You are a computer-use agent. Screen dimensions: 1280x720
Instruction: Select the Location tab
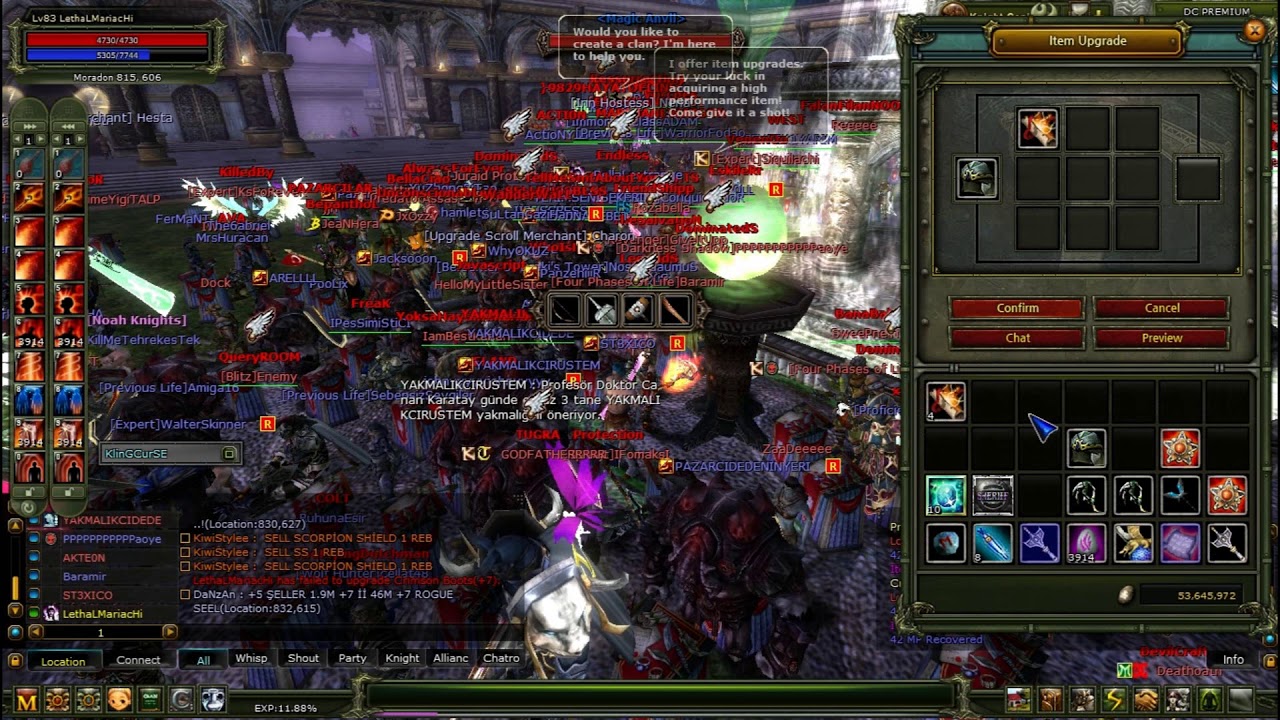point(63,661)
